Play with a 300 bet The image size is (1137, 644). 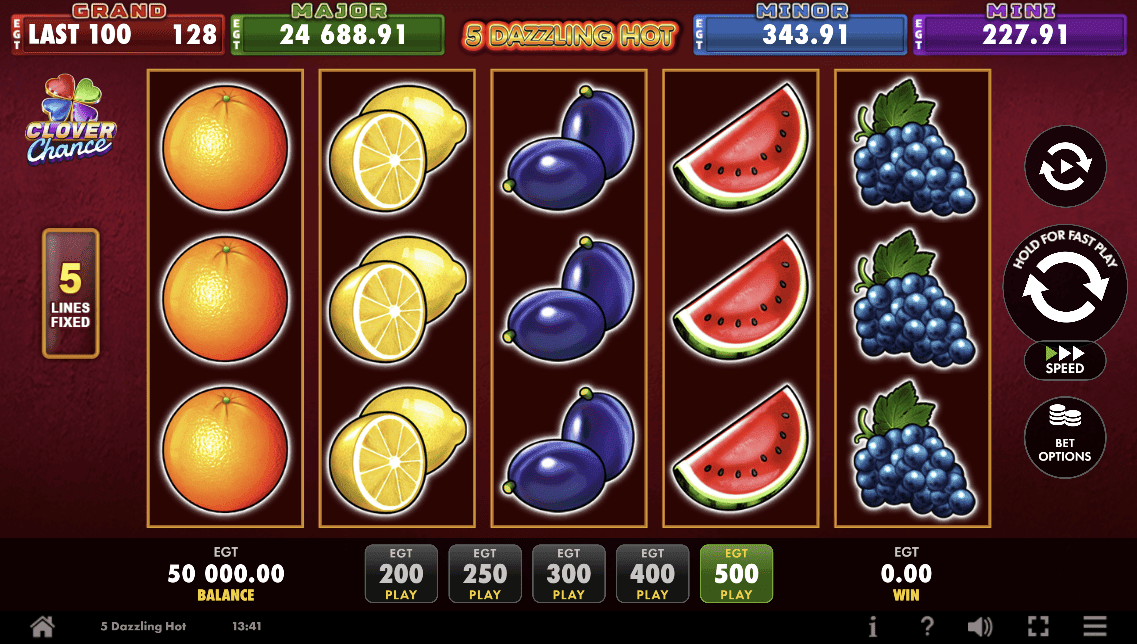(x=569, y=574)
